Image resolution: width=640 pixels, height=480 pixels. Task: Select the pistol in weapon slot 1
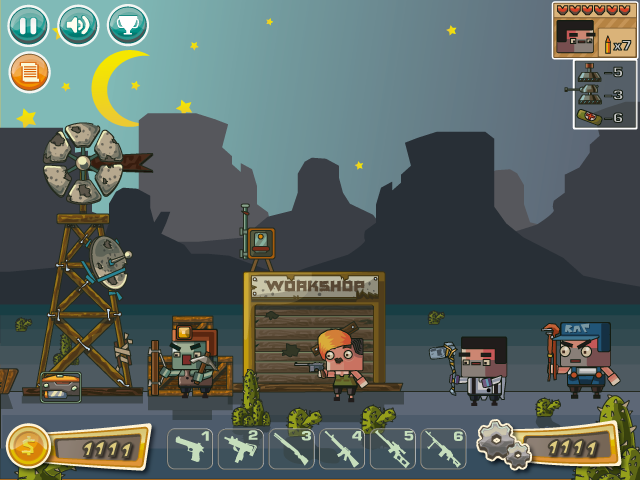coord(190,449)
